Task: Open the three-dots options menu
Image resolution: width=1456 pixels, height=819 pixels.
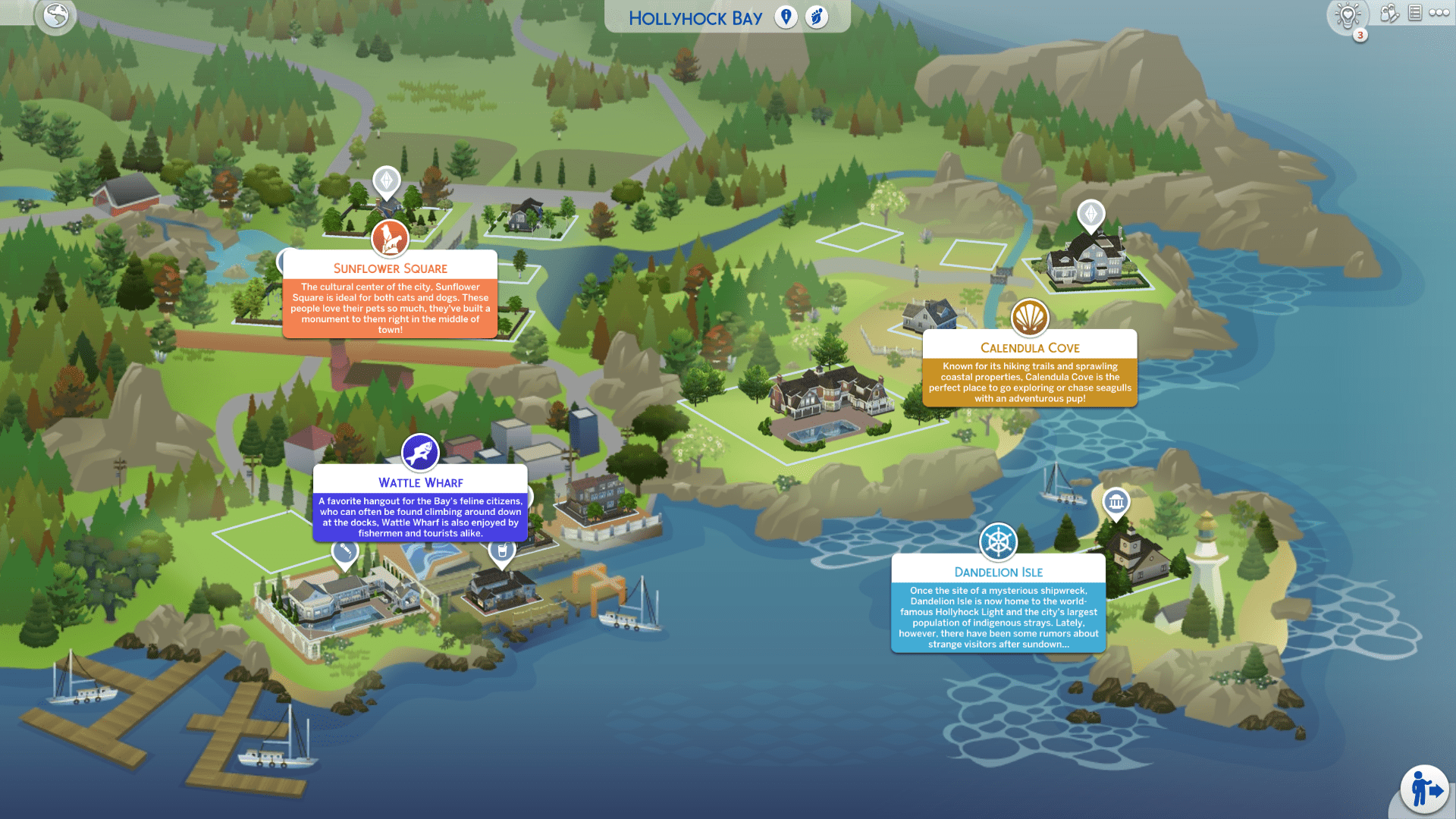Action: coord(1439,13)
